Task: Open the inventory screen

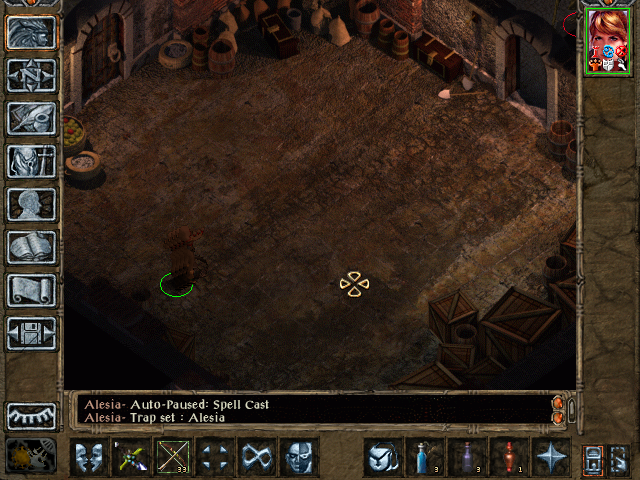Action: coord(31,161)
